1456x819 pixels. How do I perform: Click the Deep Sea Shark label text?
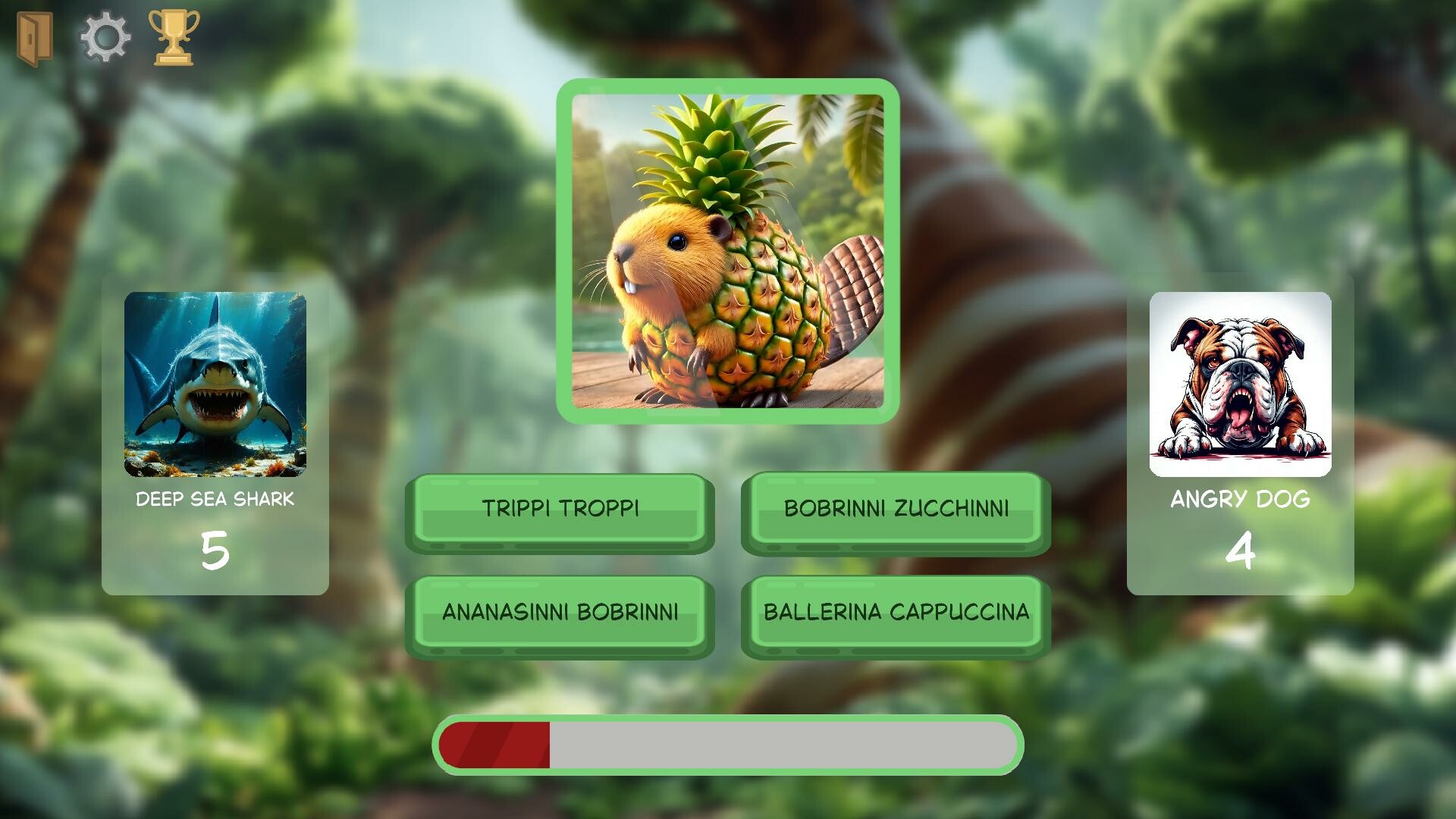[215, 500]
